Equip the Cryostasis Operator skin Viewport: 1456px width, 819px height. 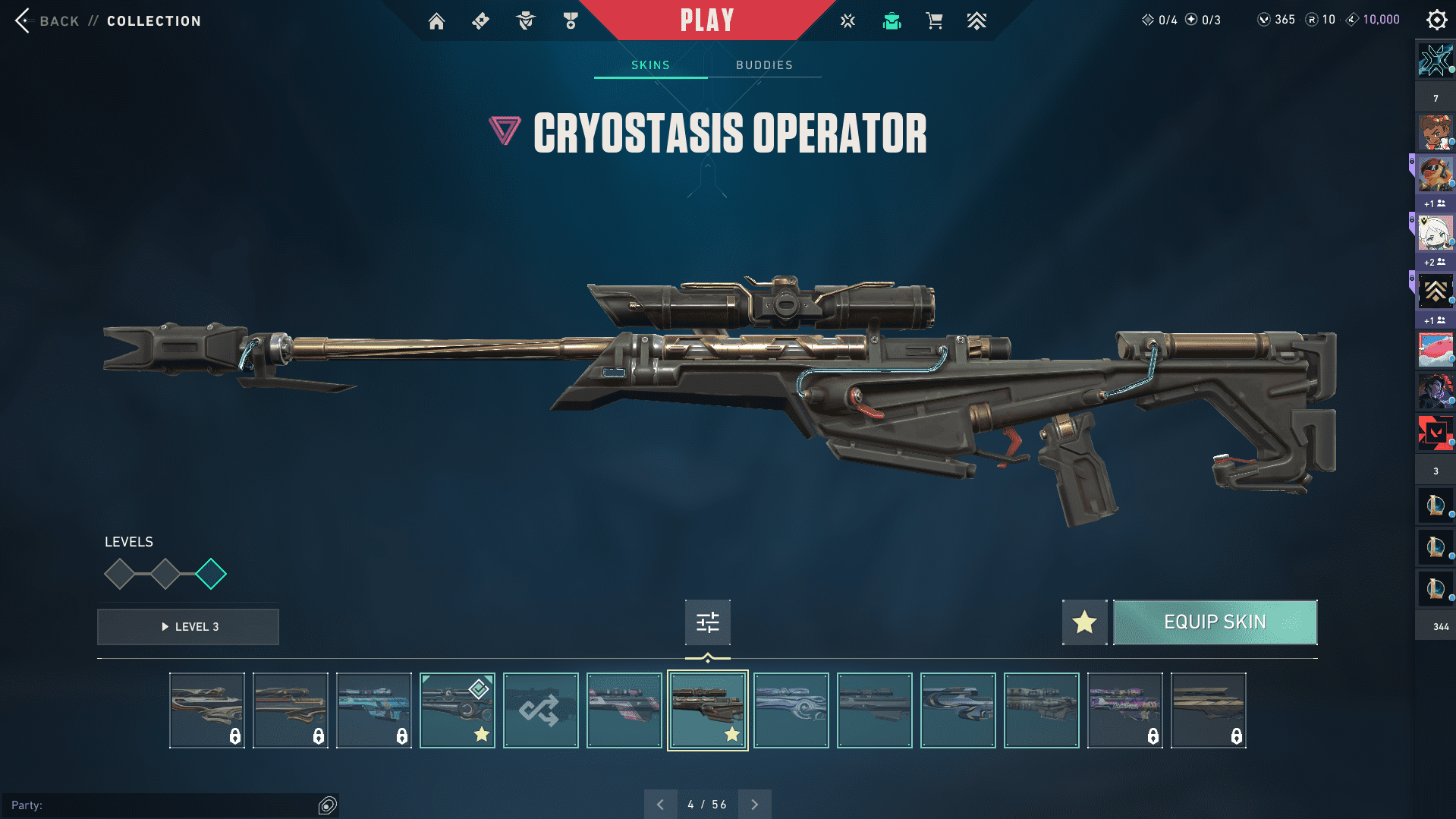pos(1215,622)
